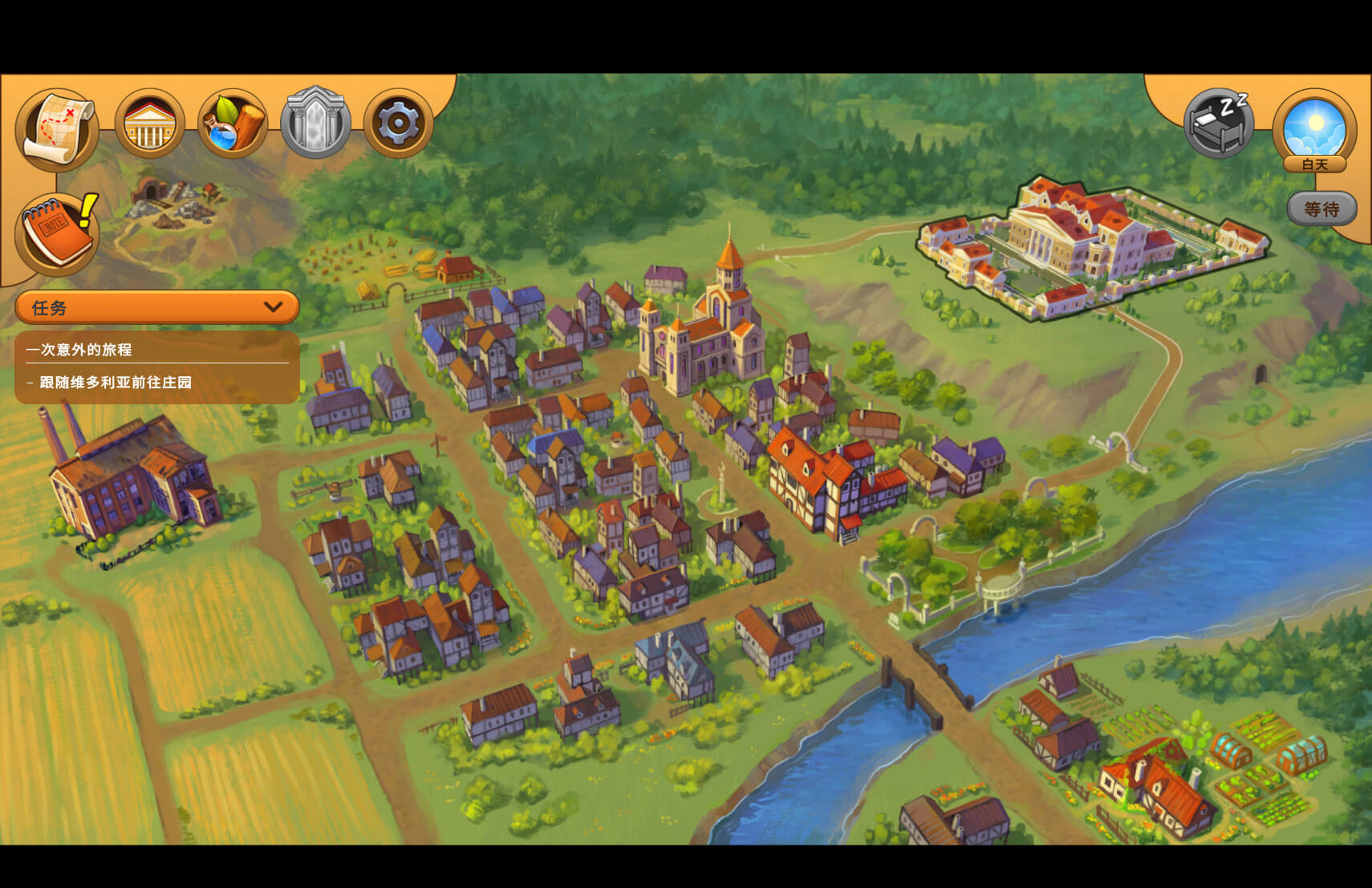
Task: Click the stone gate portal icon
Action: click(x=315, y=124)
